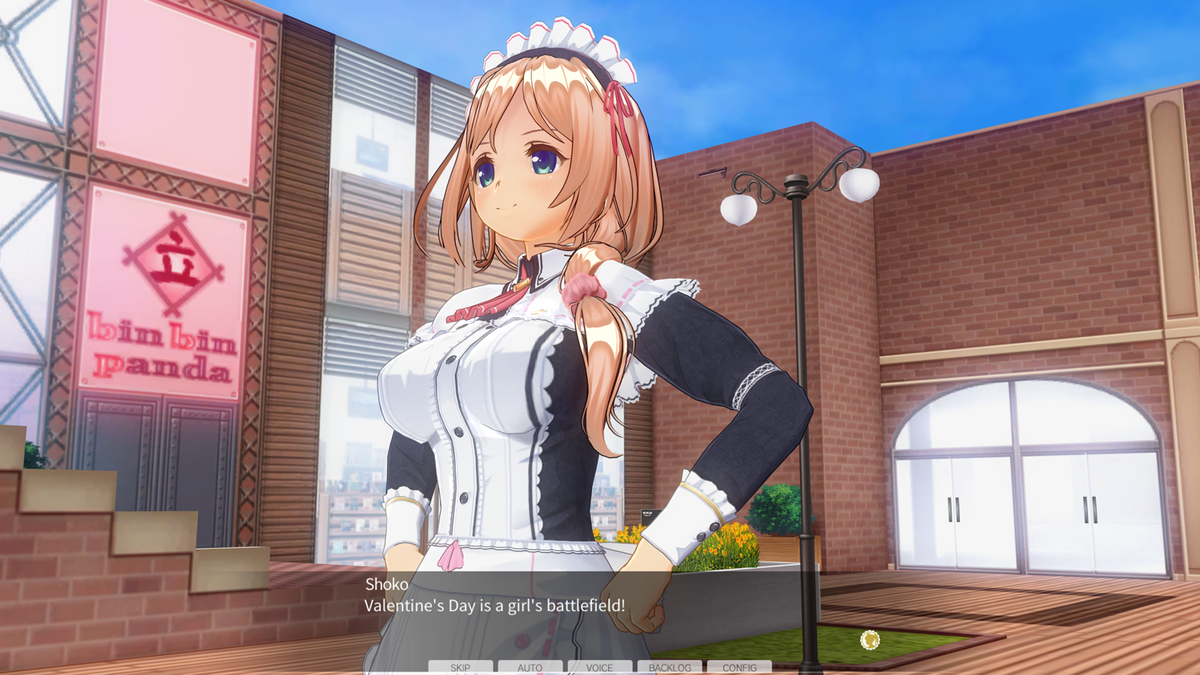1200x675 pixels.
Task: Replay the line with VOICE button
Action: 600,667
